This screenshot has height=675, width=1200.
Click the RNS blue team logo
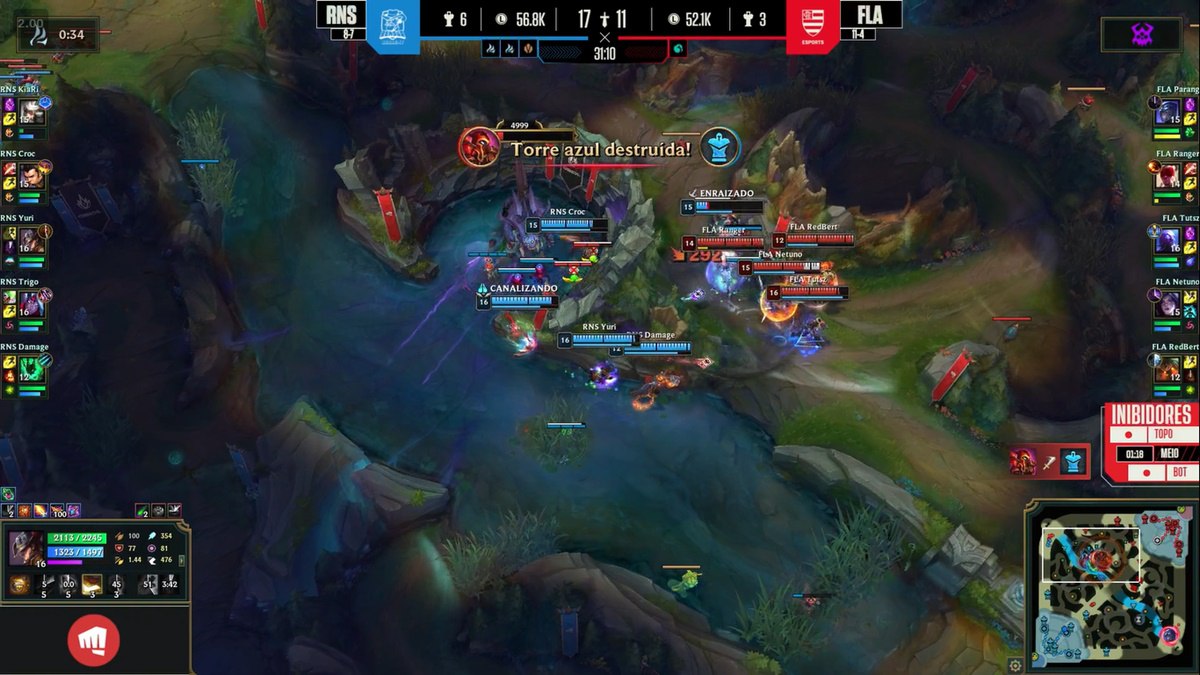coord(393,27)
